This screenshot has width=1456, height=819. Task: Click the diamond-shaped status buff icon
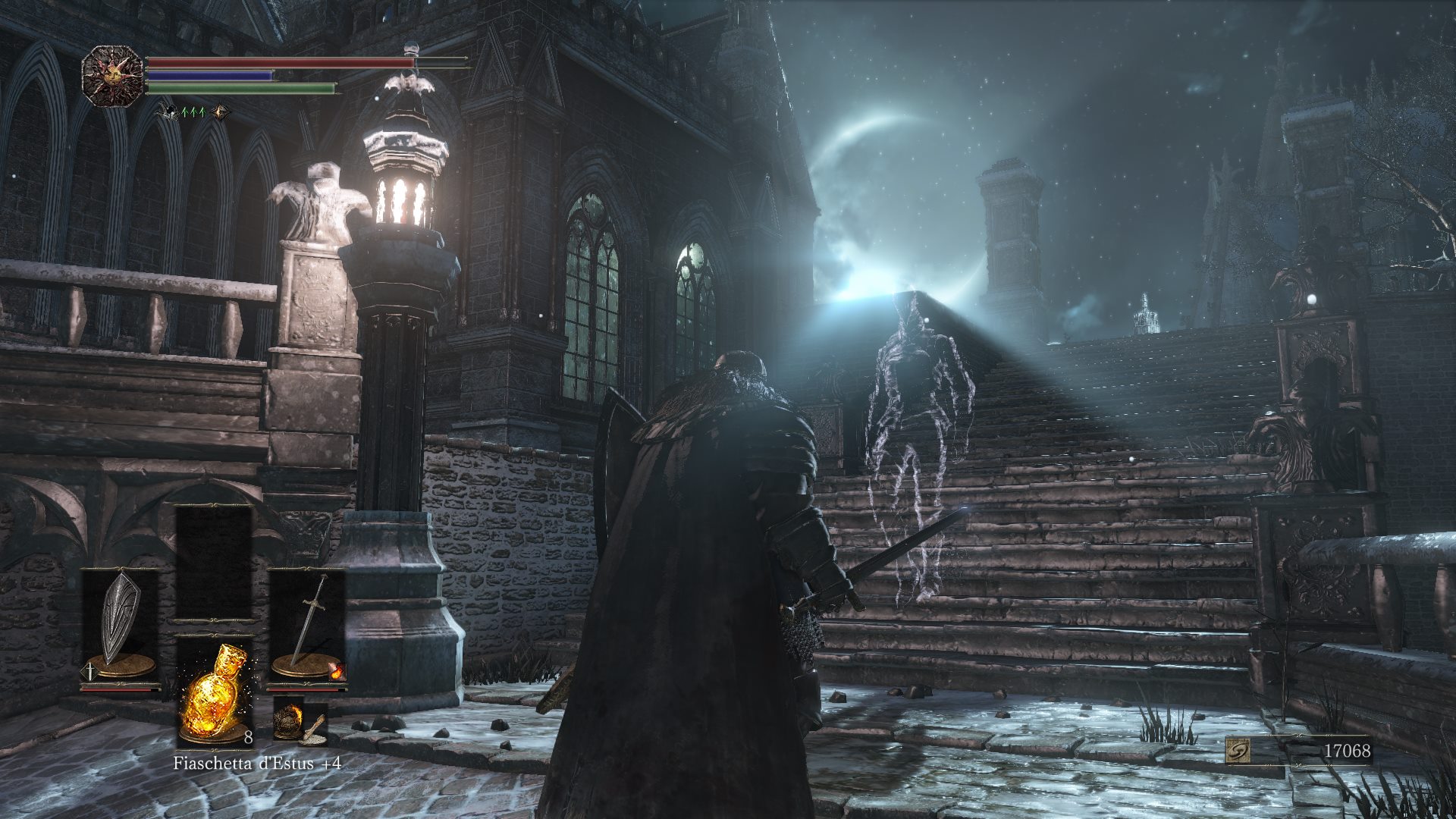click(x=221, y=112)
